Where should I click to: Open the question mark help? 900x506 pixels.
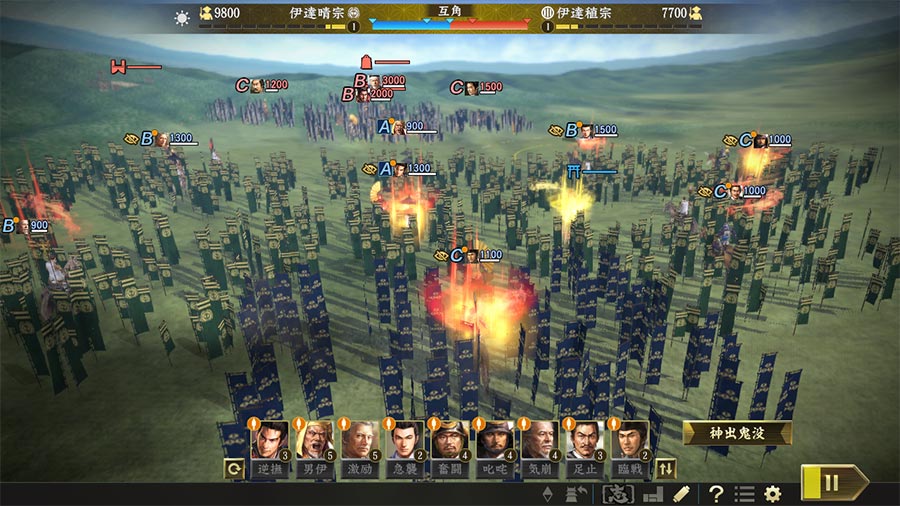point(716,493)
